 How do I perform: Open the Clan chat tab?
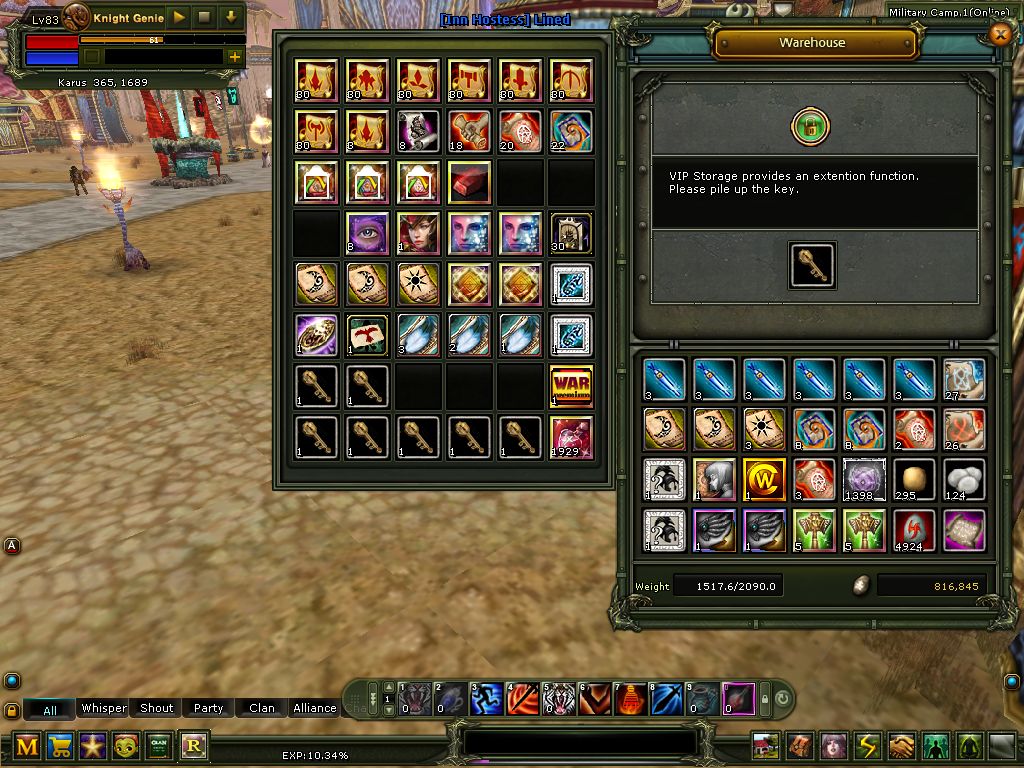point(262,708)
